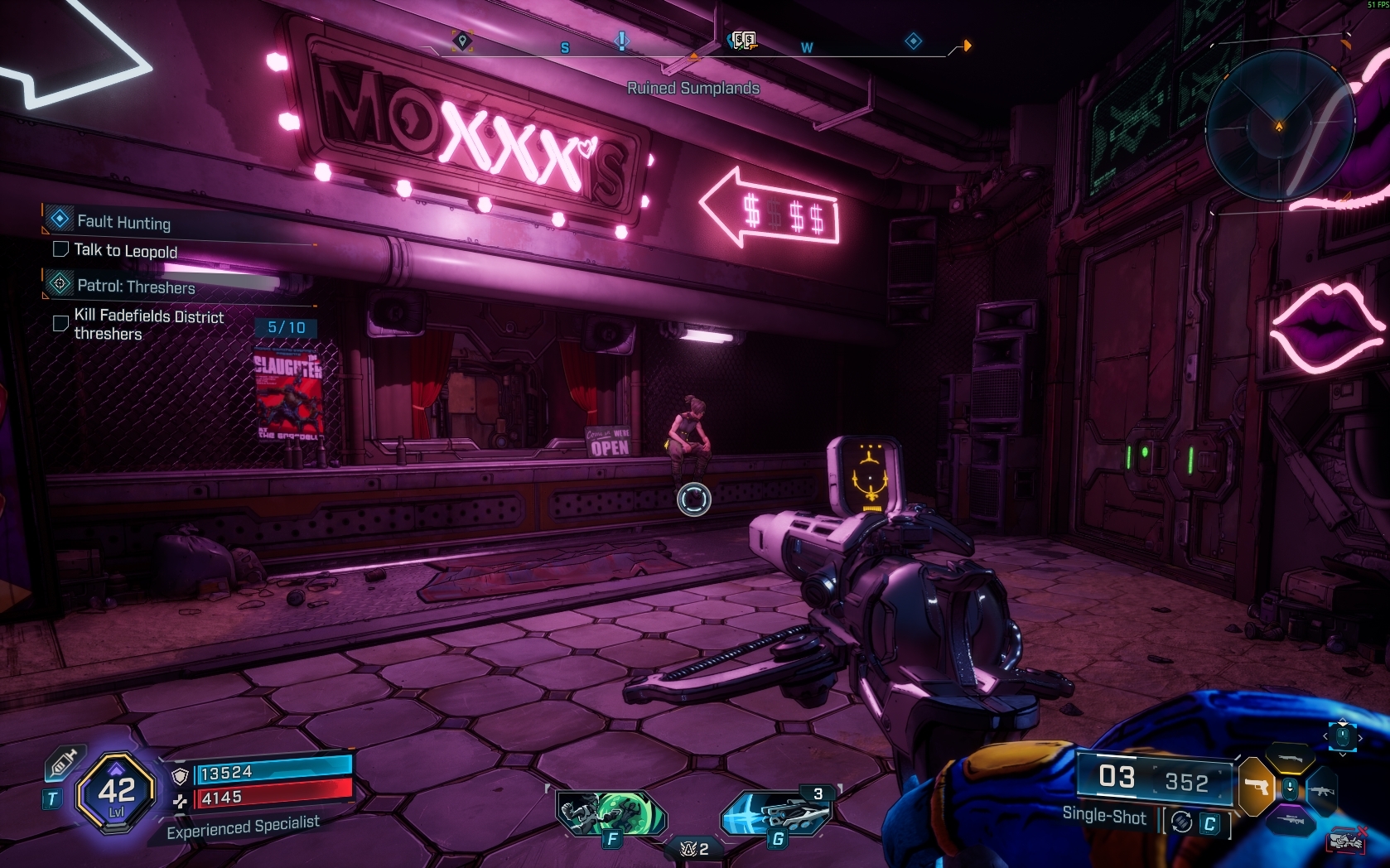Click the red crossed-out vehicle icon
The image size is (1390, 868).
click(1346, 840)
